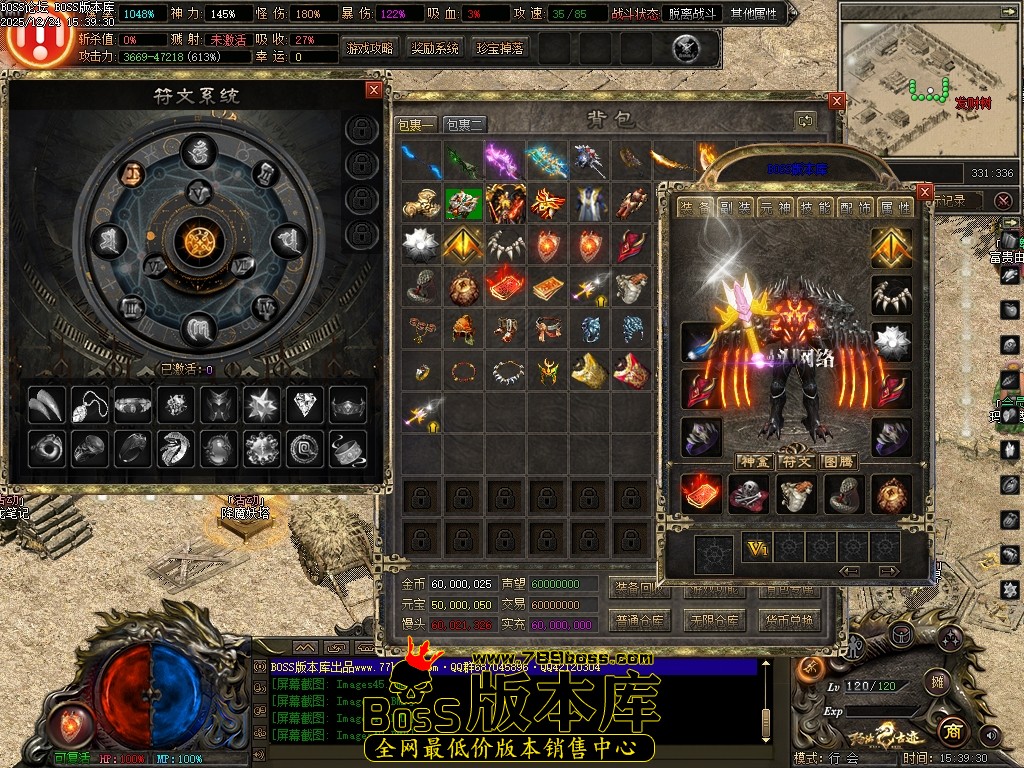Switch to the 元神 tab in character panel

(775, 208)
